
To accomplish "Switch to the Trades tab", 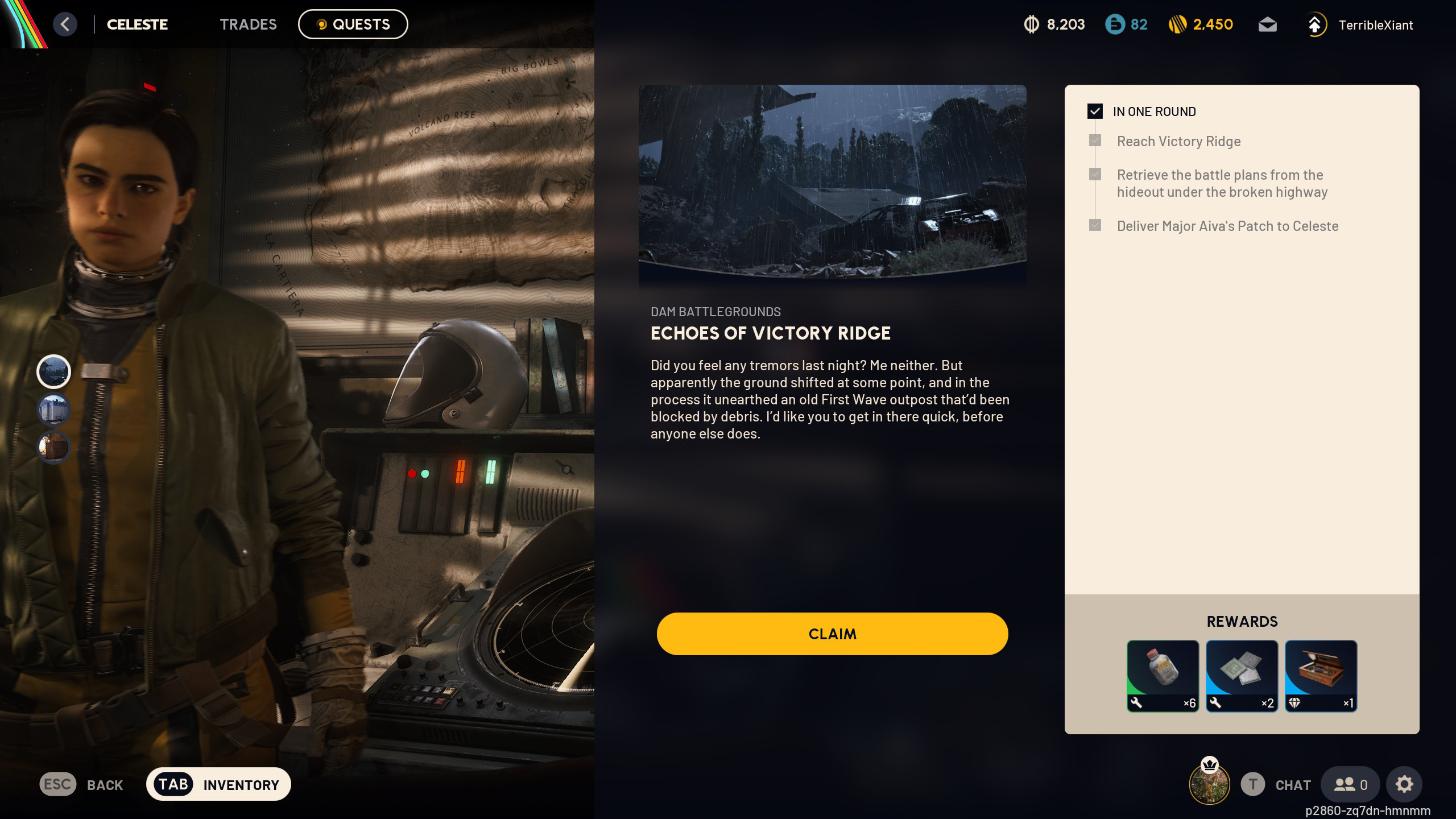I will pos(248,24).
